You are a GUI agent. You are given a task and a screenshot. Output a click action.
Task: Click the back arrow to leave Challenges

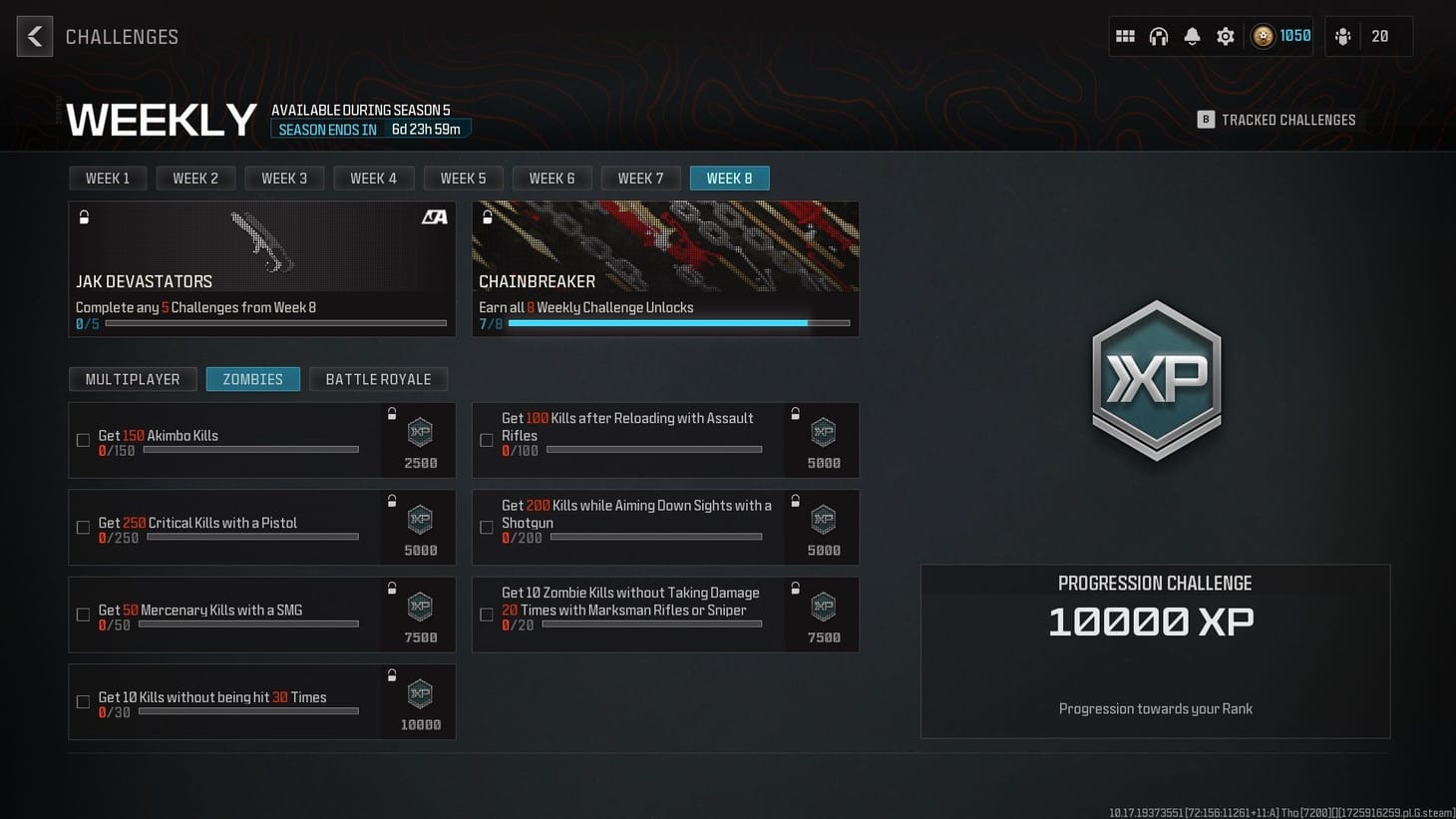(34, 36)
